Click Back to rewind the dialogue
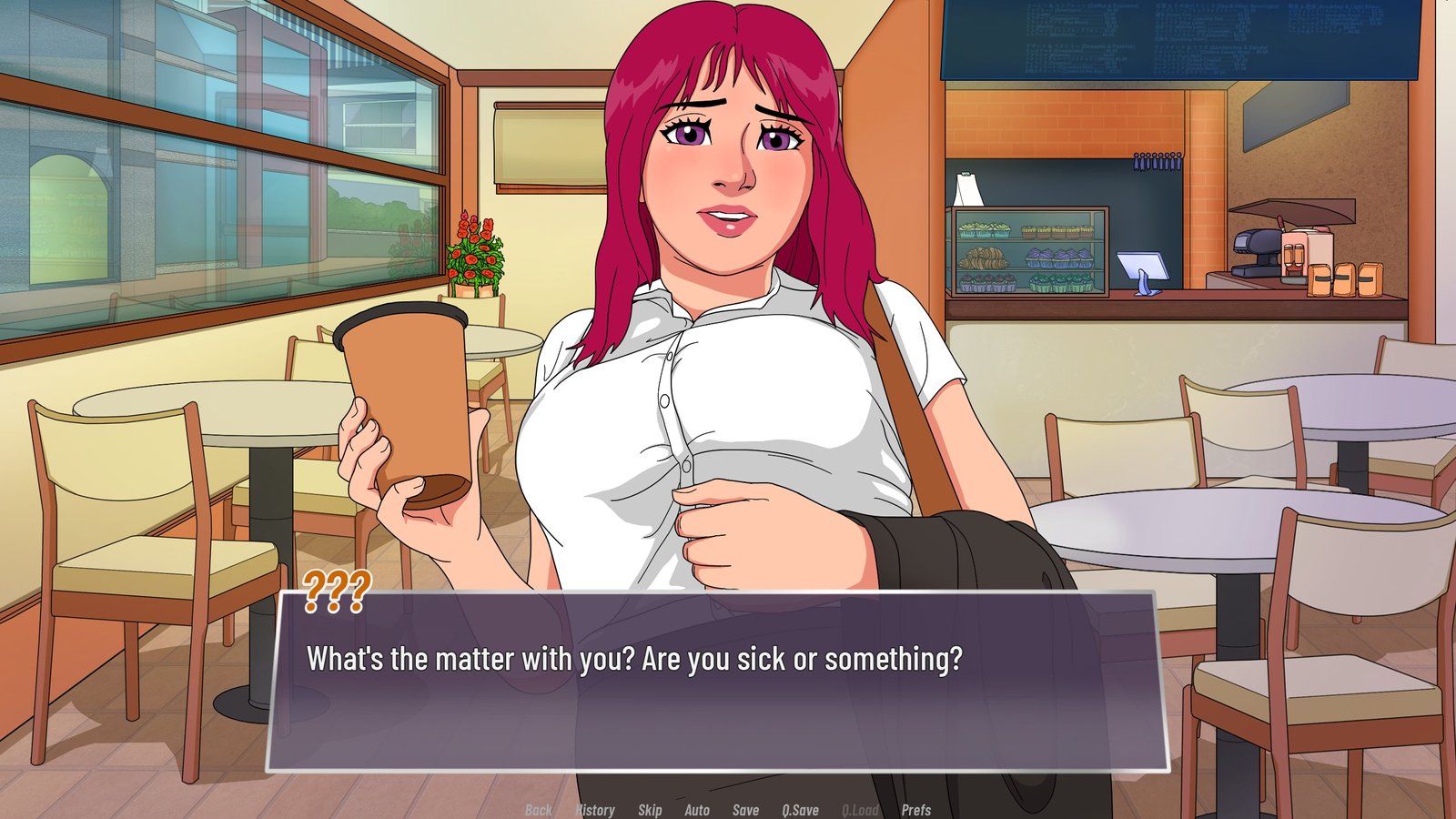This screenshot has height=819, width=1456. tap(538, 809)
